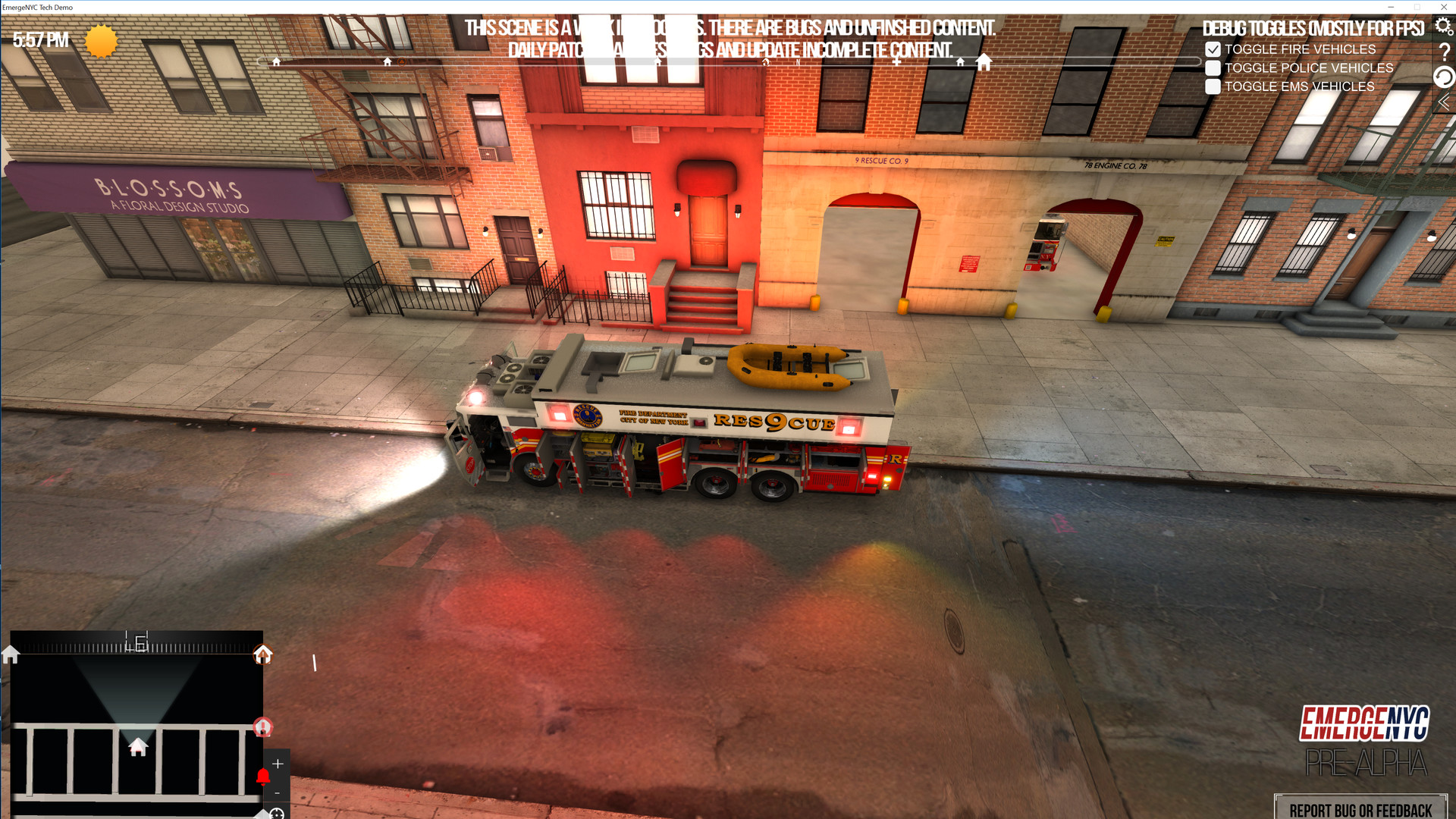Click the red incident alert icon on minimap edge
Viewport: 1456px width, 819px height.
pyautogui.click(x=262, y=728)
